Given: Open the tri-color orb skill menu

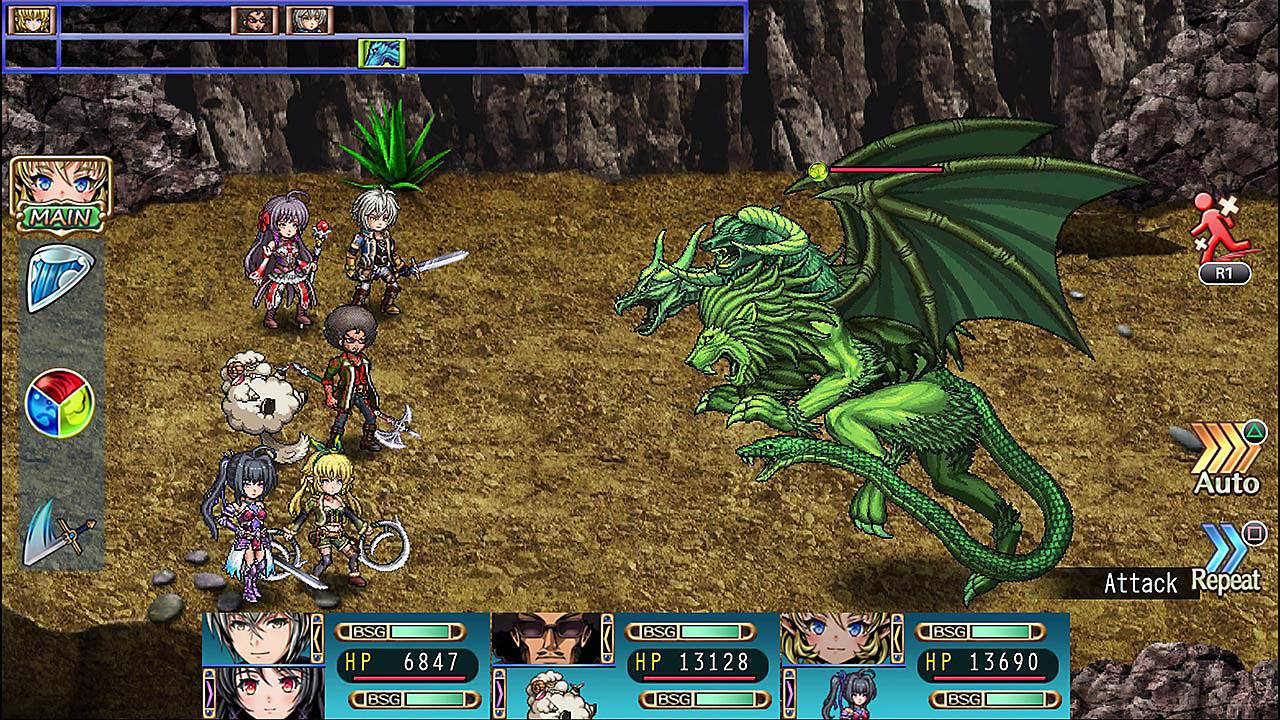Looking at the screenshot, I should click(60, 402).
